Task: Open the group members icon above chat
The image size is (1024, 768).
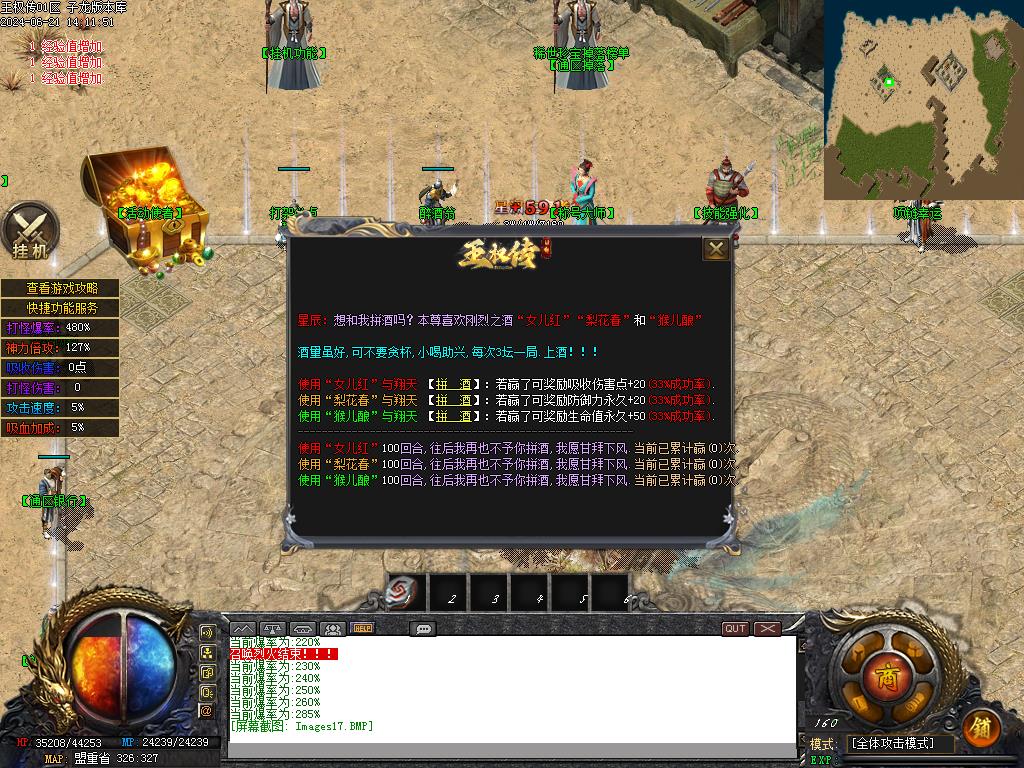Action: coord(334,629)
